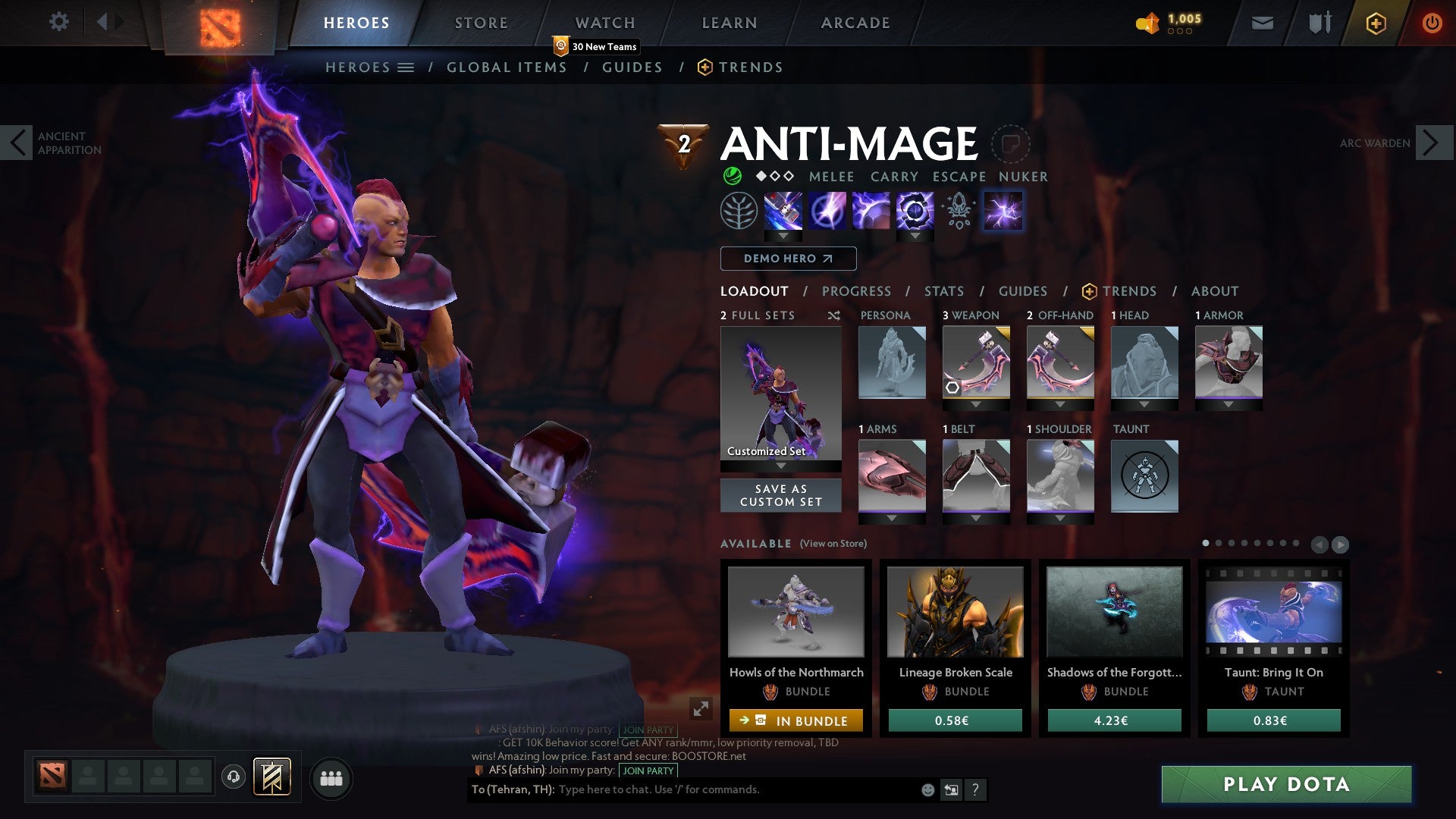1456x819 pixels.
Task: Choose the Armor loadout slot
Action: click(1228, 362)
